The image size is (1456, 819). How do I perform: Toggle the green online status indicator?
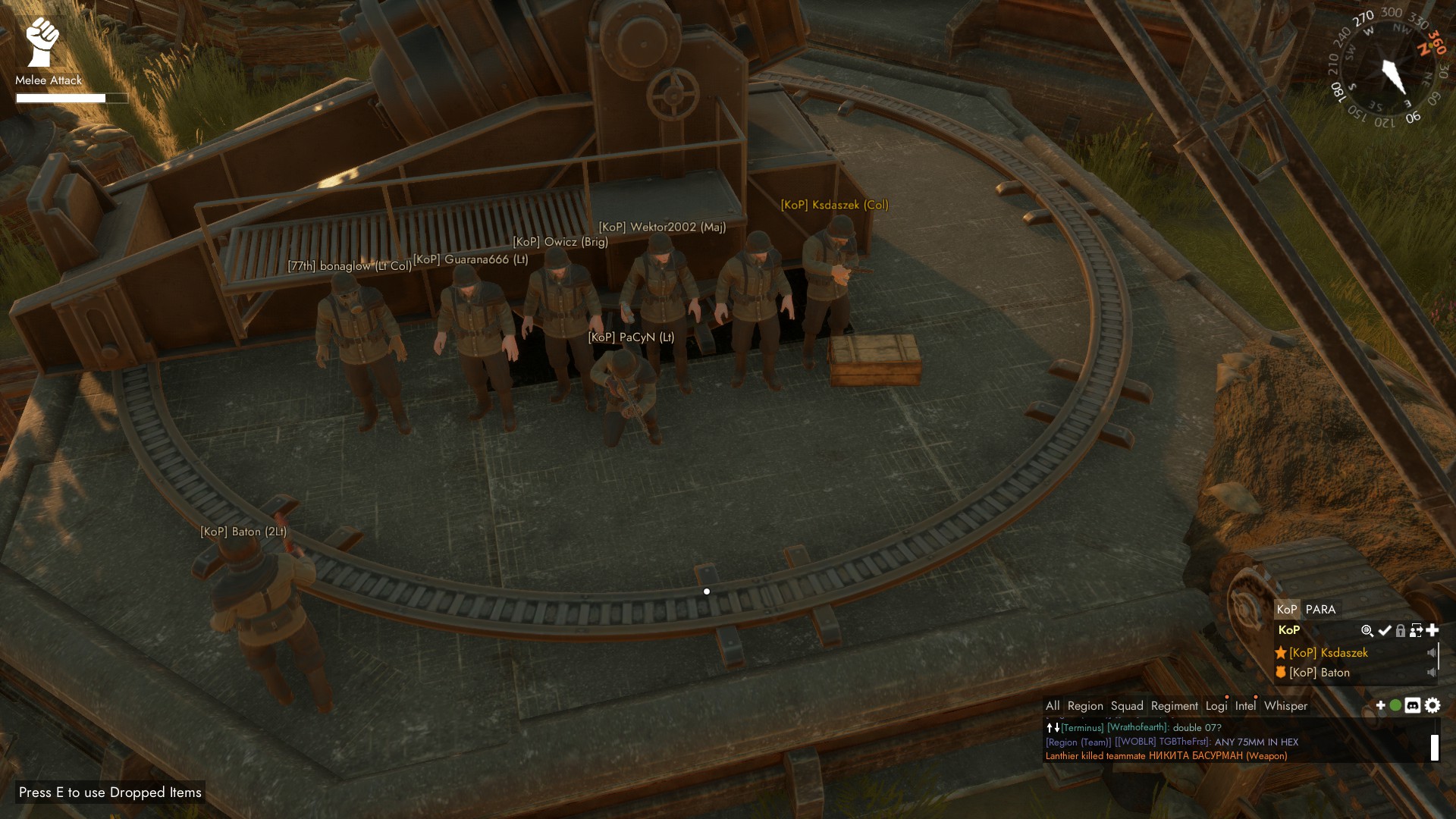click(x=1395, y=706)
